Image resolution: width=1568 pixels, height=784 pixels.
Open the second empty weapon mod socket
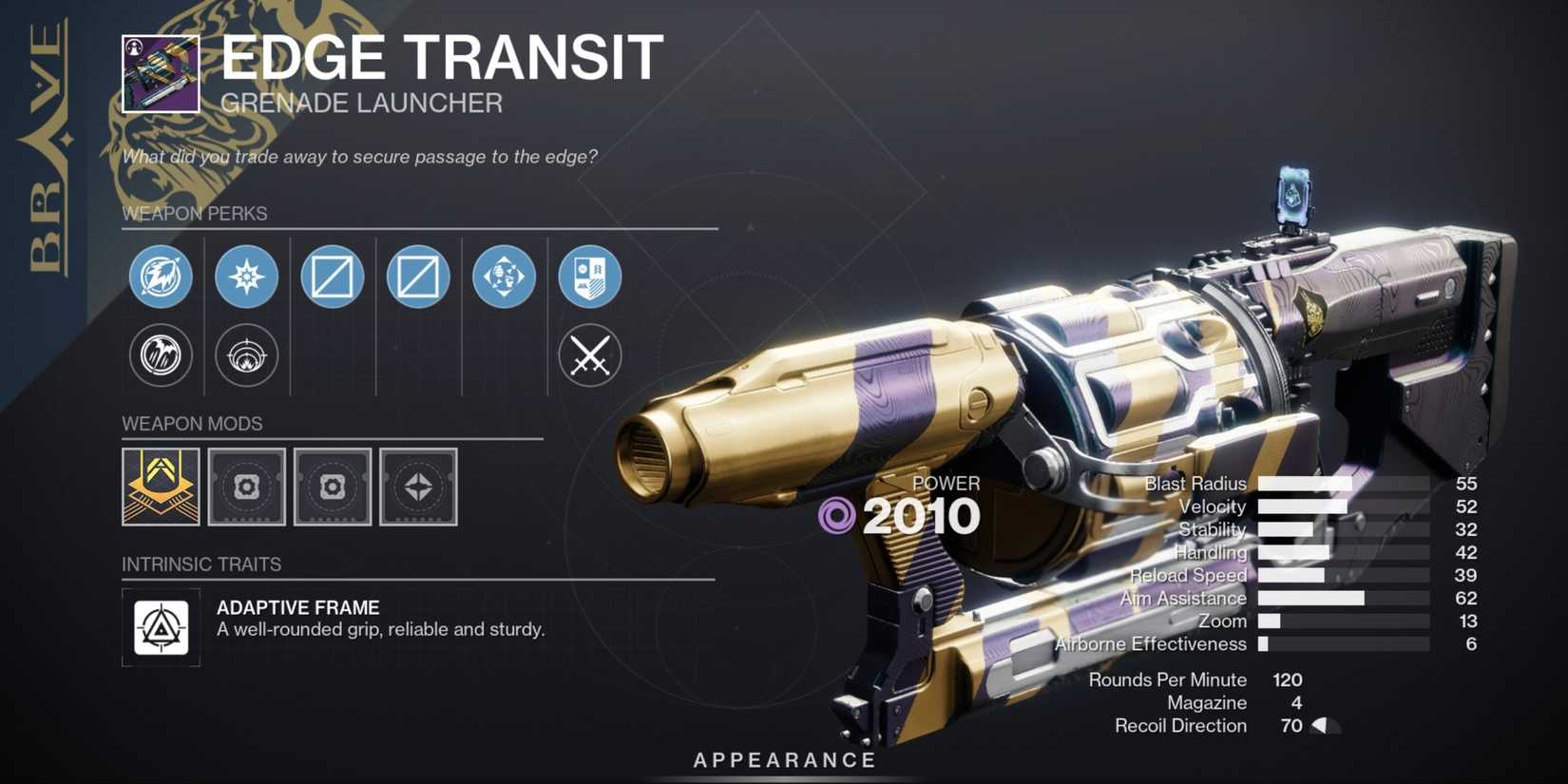tap(332, 488)
